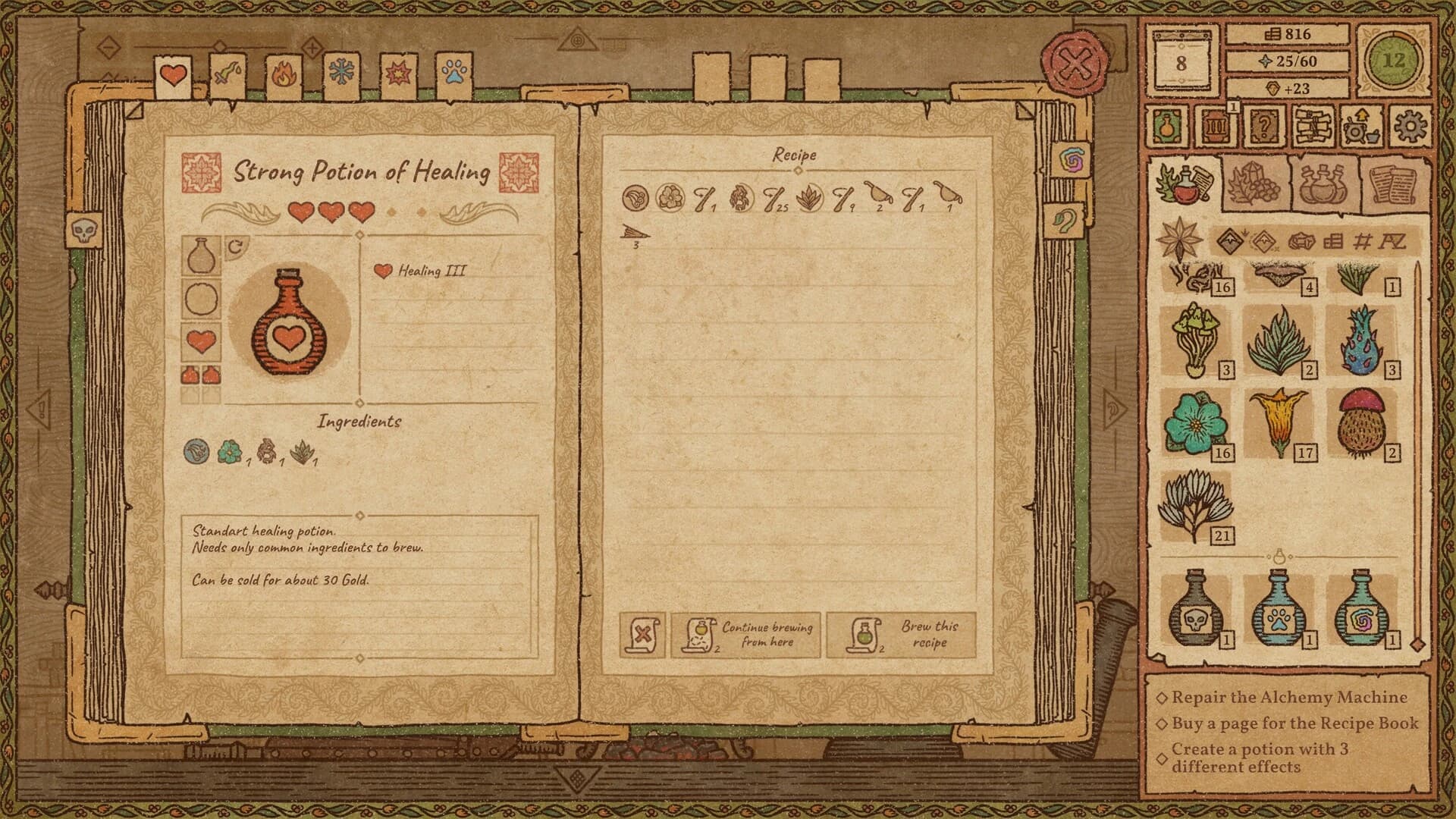Discard the recipe using the red X scroll icon
1456x819 pixels.
pos(643,633)
